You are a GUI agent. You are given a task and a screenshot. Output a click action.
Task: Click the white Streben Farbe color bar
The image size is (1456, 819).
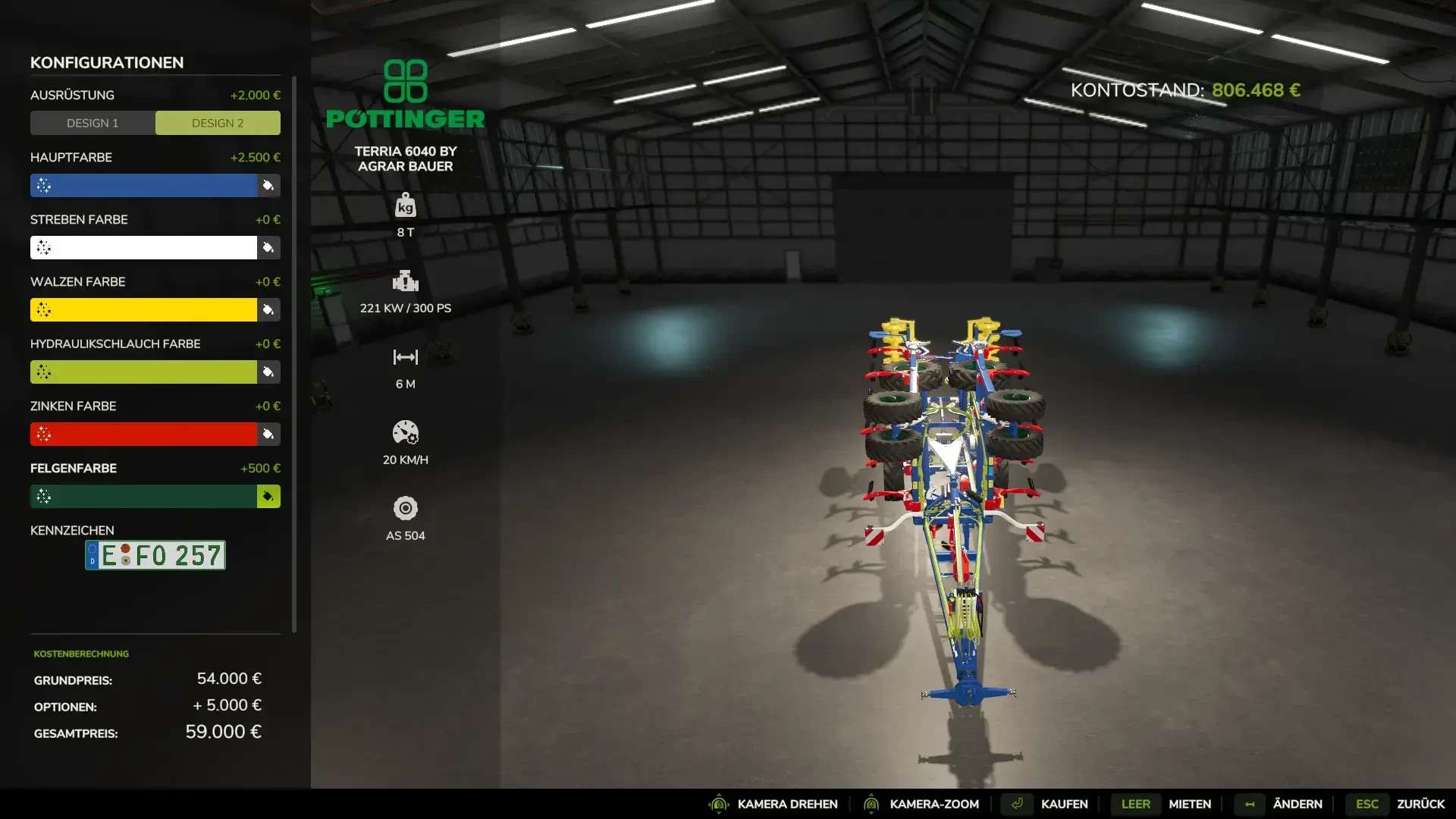(x=143, y=248)
